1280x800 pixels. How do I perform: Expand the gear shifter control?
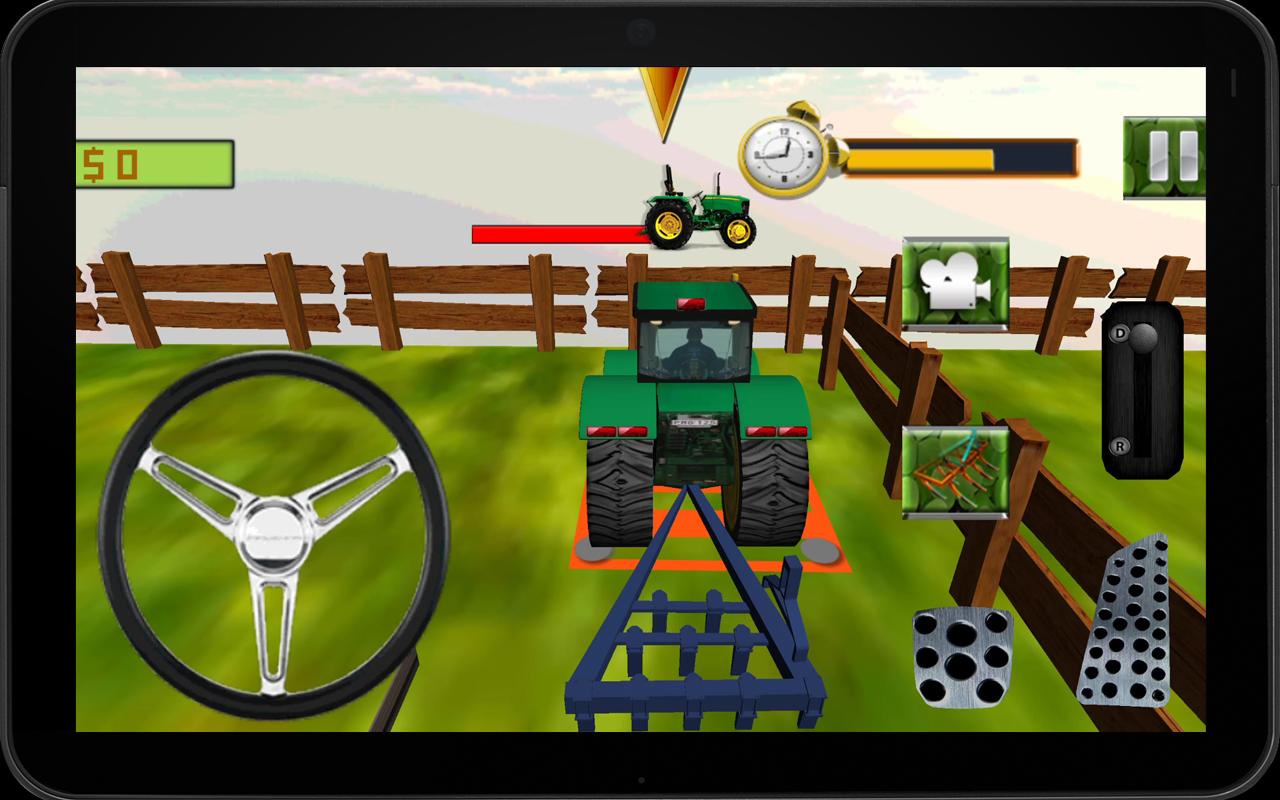pos(1143,390)
